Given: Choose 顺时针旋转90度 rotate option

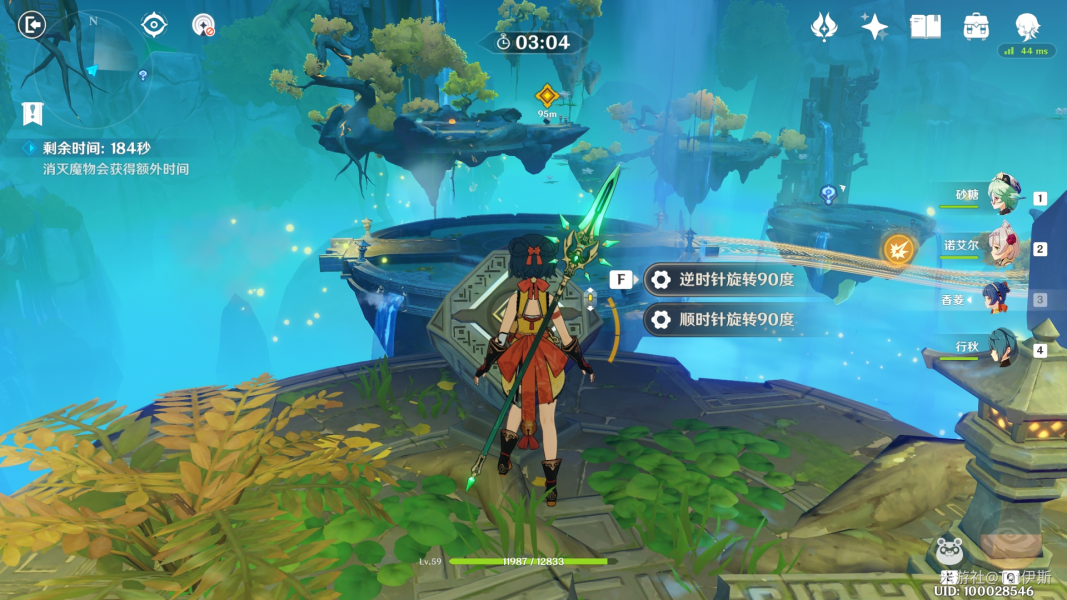Looking at the screenshot, I should point(724,320).
